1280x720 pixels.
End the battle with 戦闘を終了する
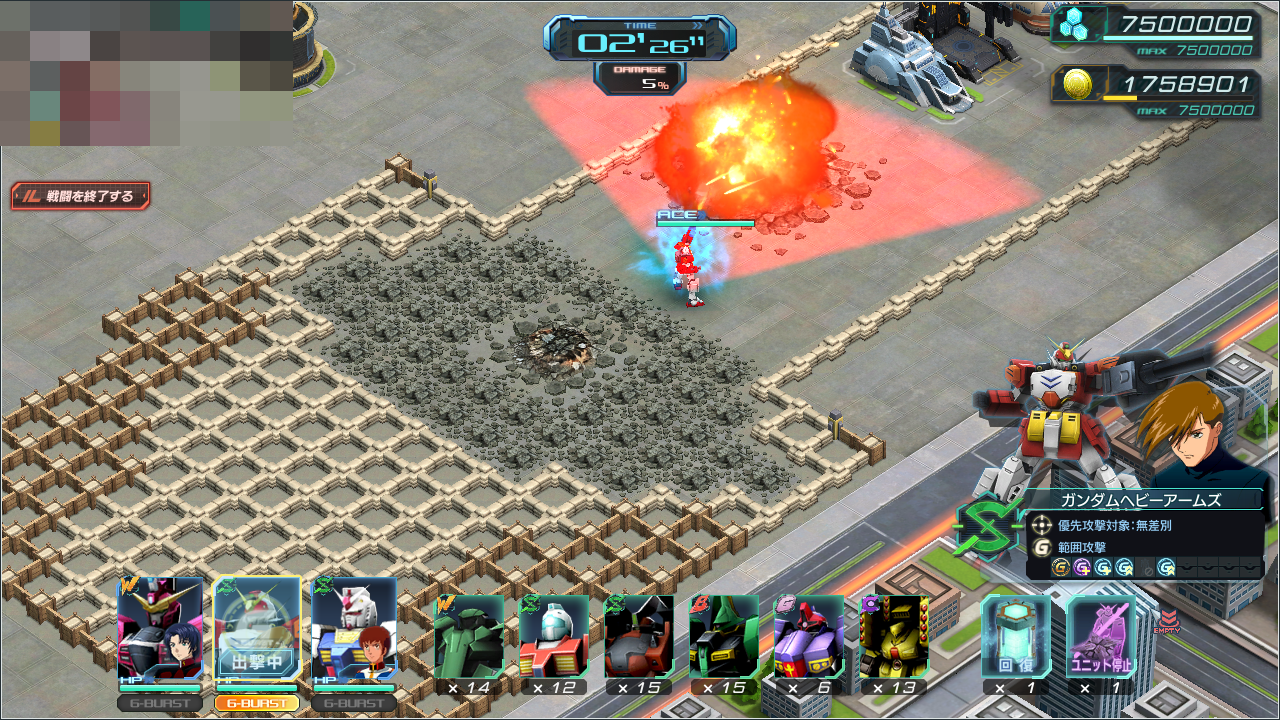81,196
